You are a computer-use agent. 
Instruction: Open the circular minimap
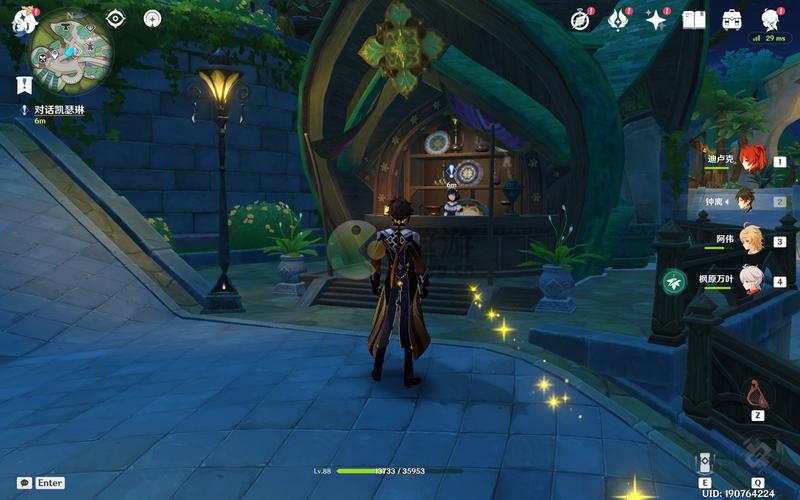pyautogui.click(x=72, y=51)
